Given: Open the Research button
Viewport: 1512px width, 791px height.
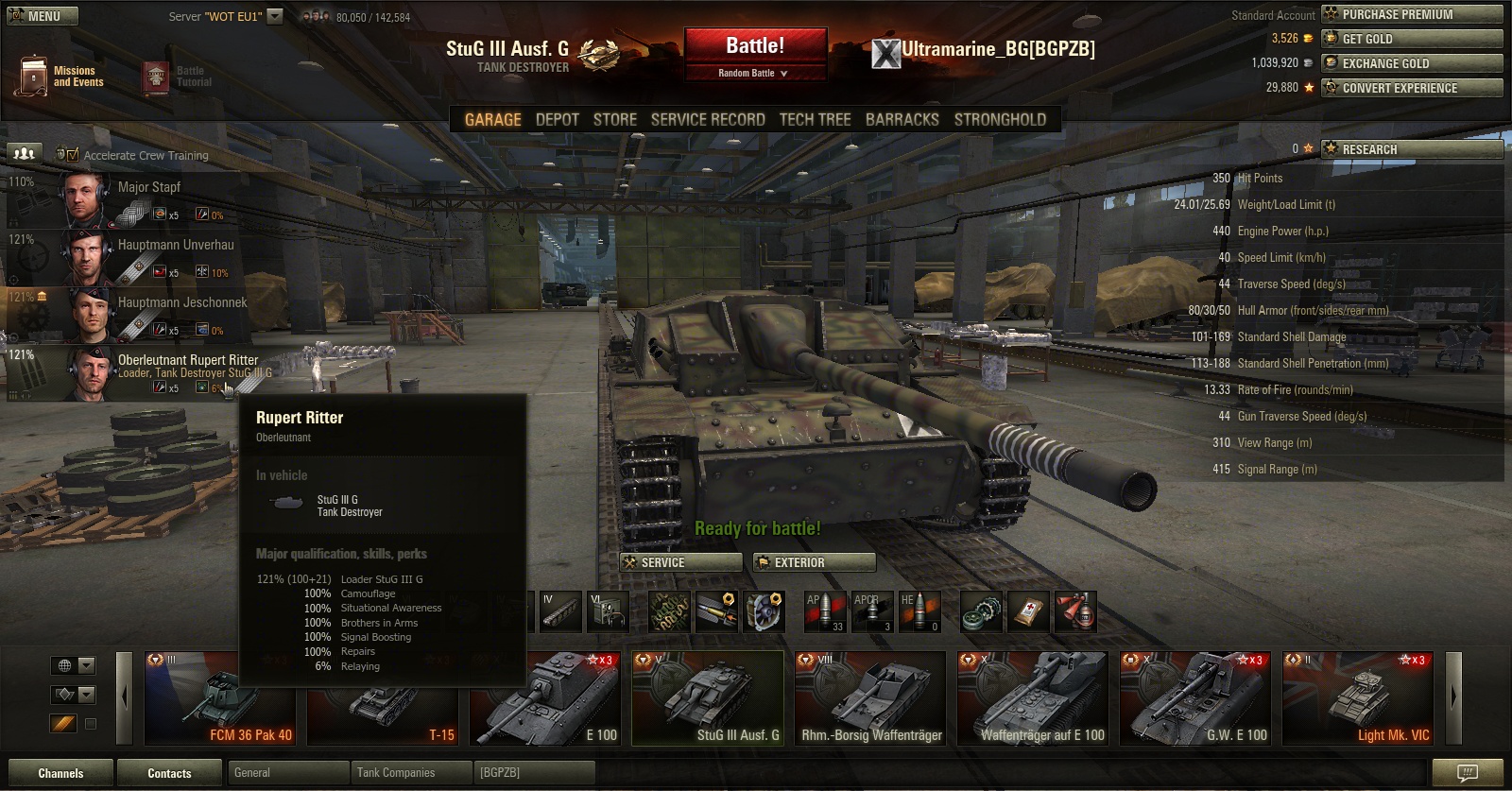Looking at the screenshot, I should click(1412, 149).
